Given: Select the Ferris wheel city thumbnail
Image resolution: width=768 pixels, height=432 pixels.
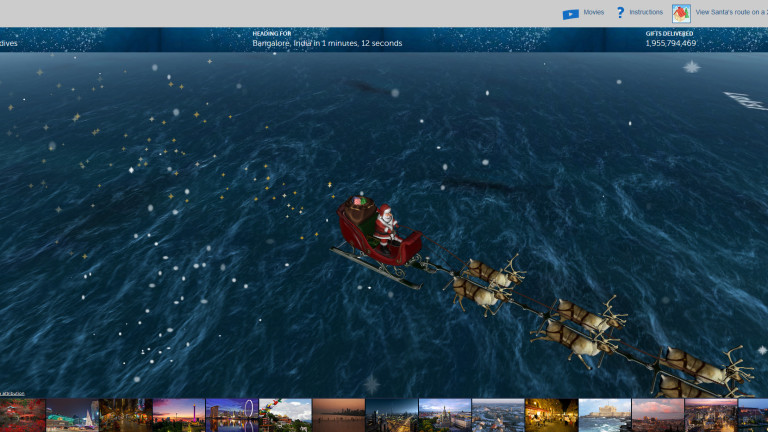Looking at the screenshot, I should [231, 415].
